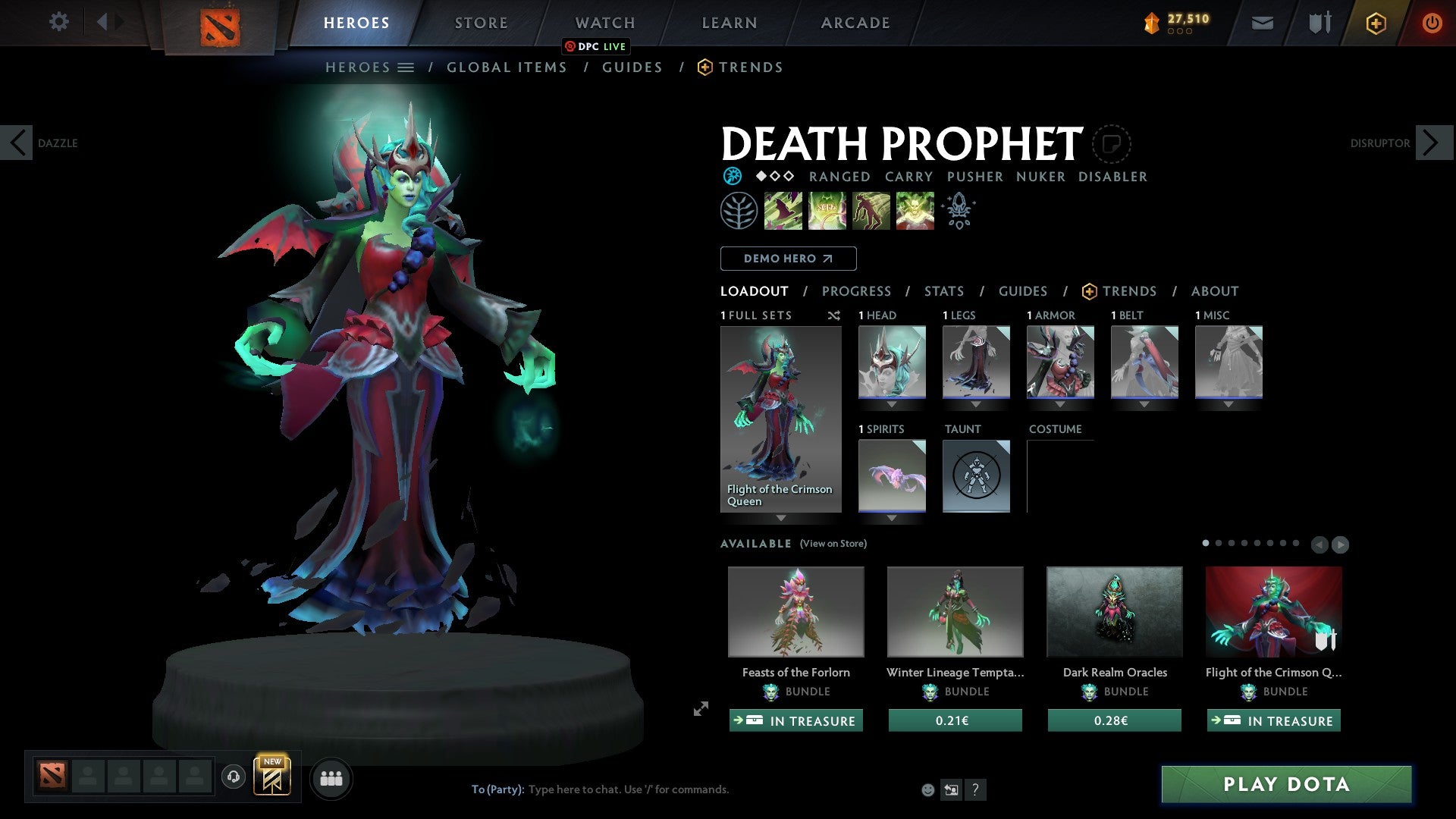
Task: Select the Dark Realm Oracles bundle thumbnail
Action: pos(1114,611)
